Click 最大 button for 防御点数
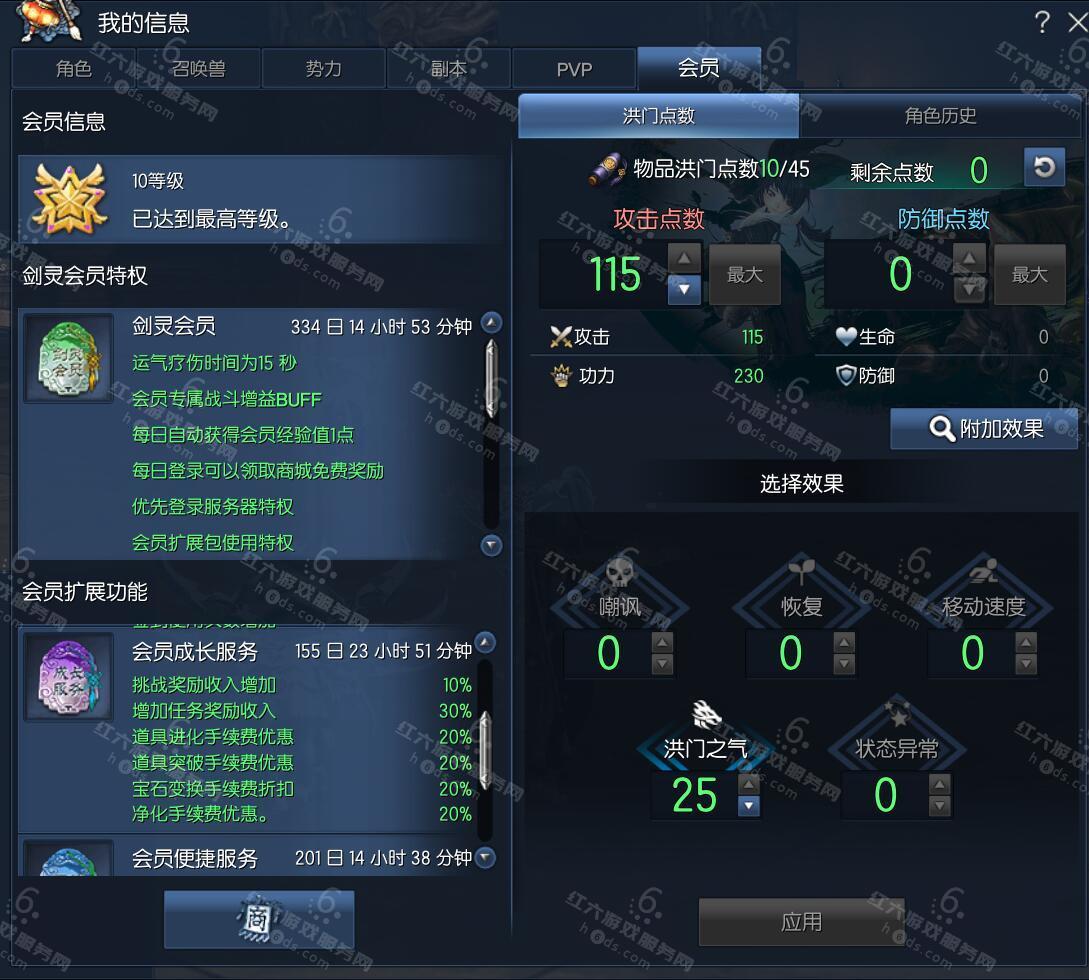 pyautogui.click(x=1029, y=275)
